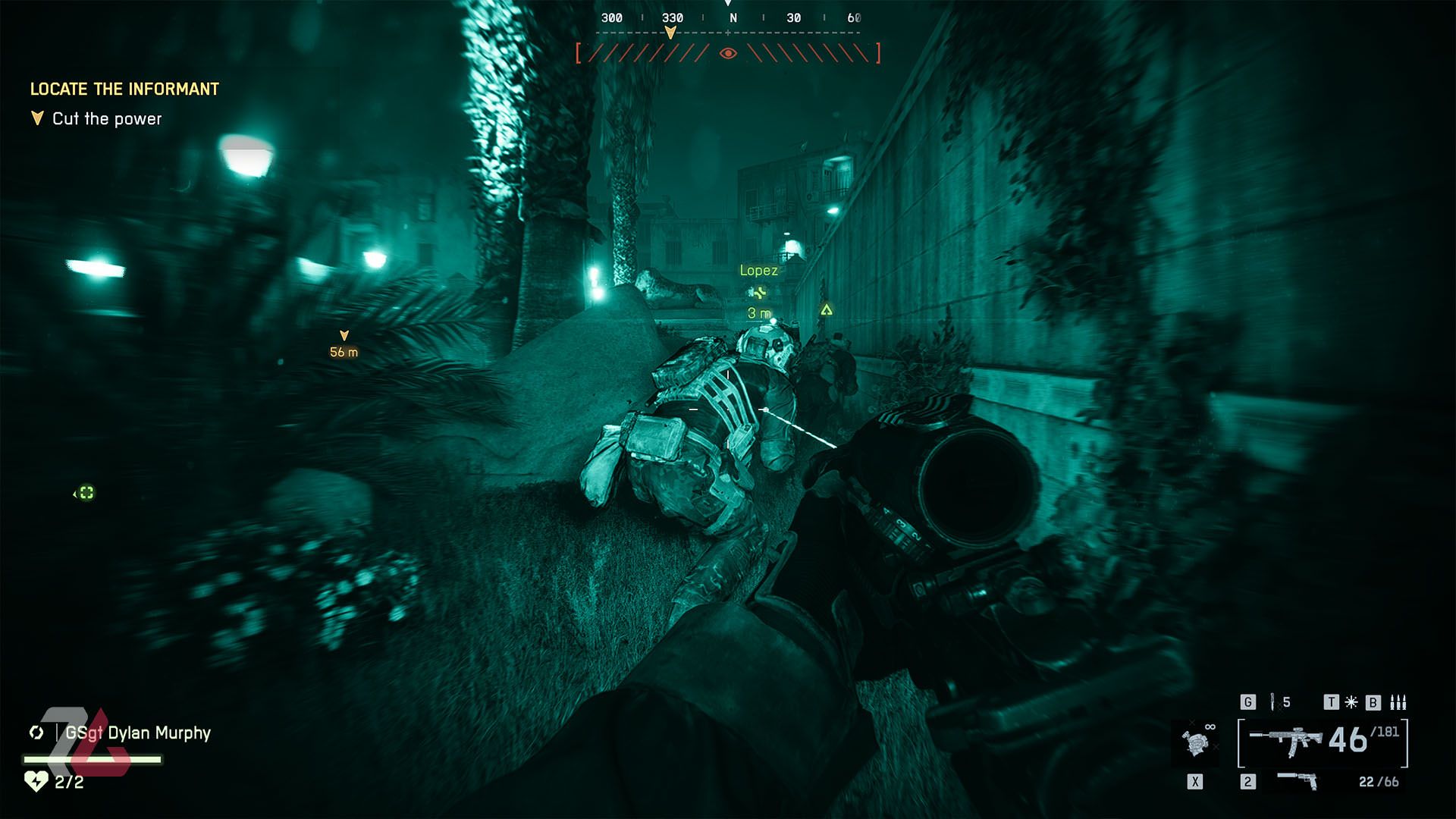Click the stealth detection eye indicator

pos(728,53)
